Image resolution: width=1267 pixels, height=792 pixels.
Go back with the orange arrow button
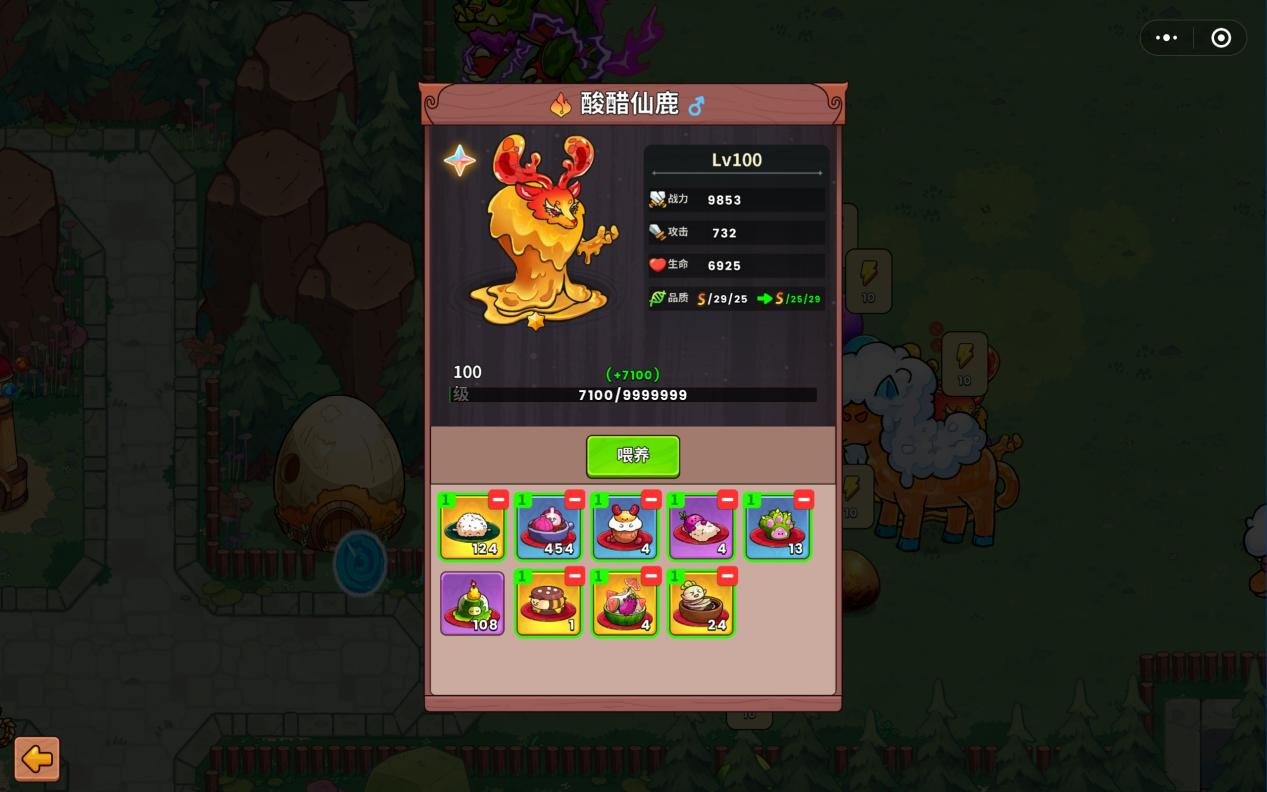(37, 759)
